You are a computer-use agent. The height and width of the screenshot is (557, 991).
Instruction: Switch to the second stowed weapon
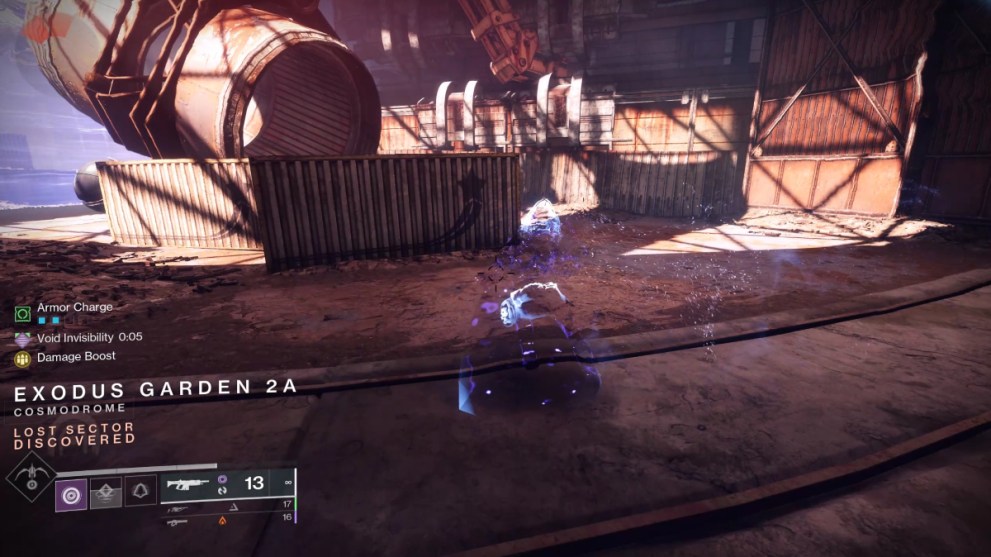177,508
